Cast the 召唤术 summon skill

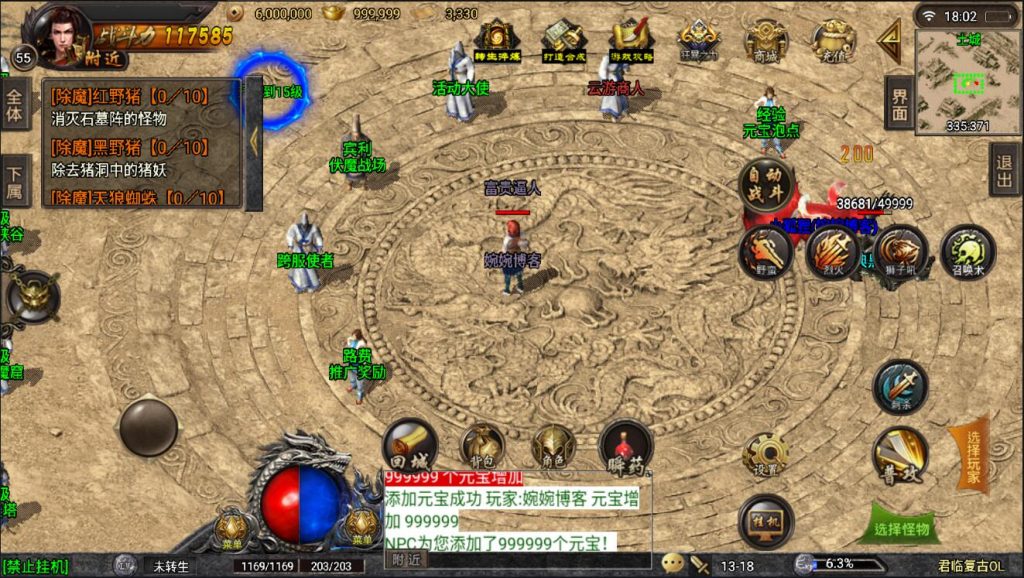coord(967,250)
